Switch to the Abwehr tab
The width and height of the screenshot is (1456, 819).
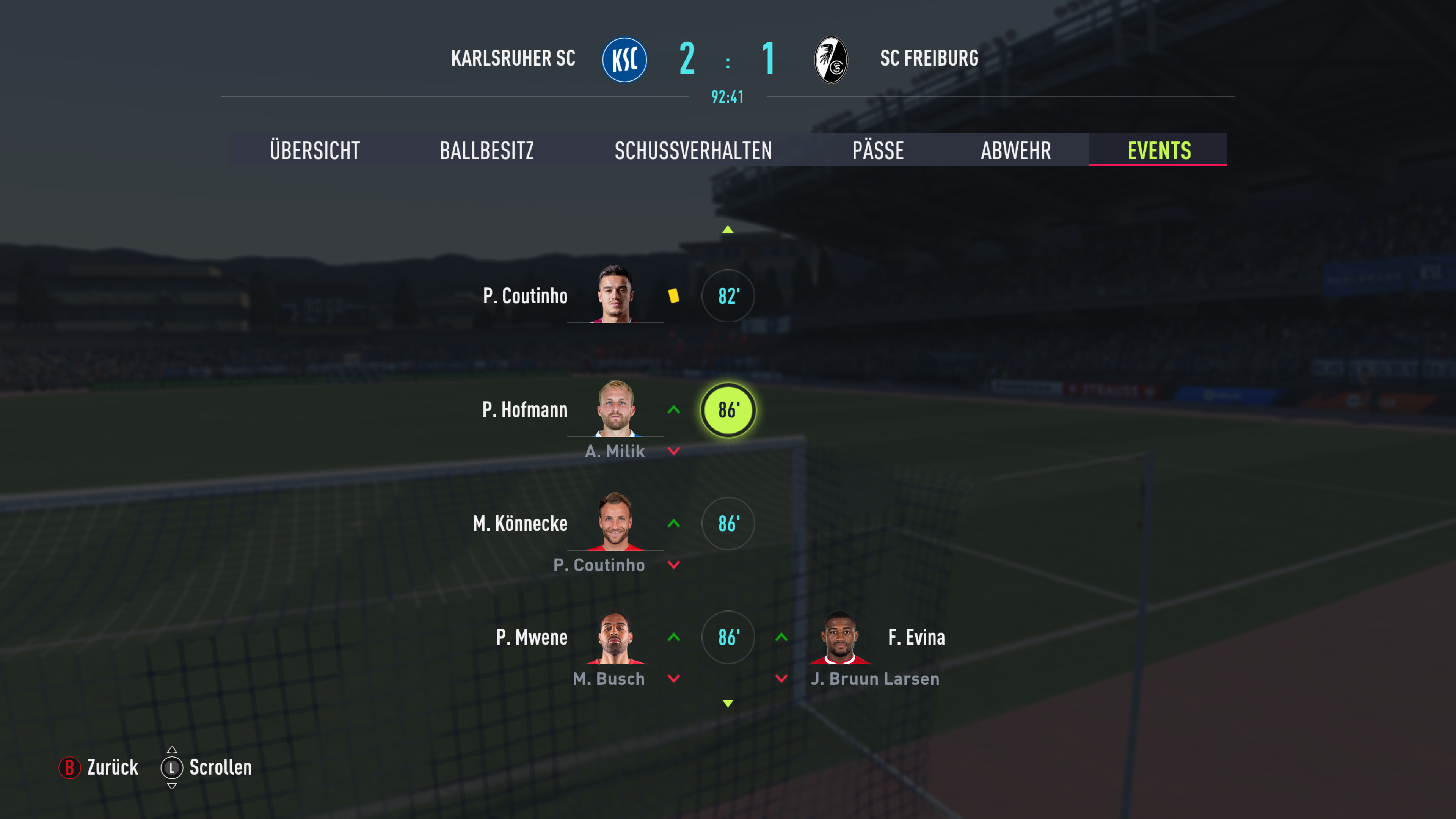1016,151
